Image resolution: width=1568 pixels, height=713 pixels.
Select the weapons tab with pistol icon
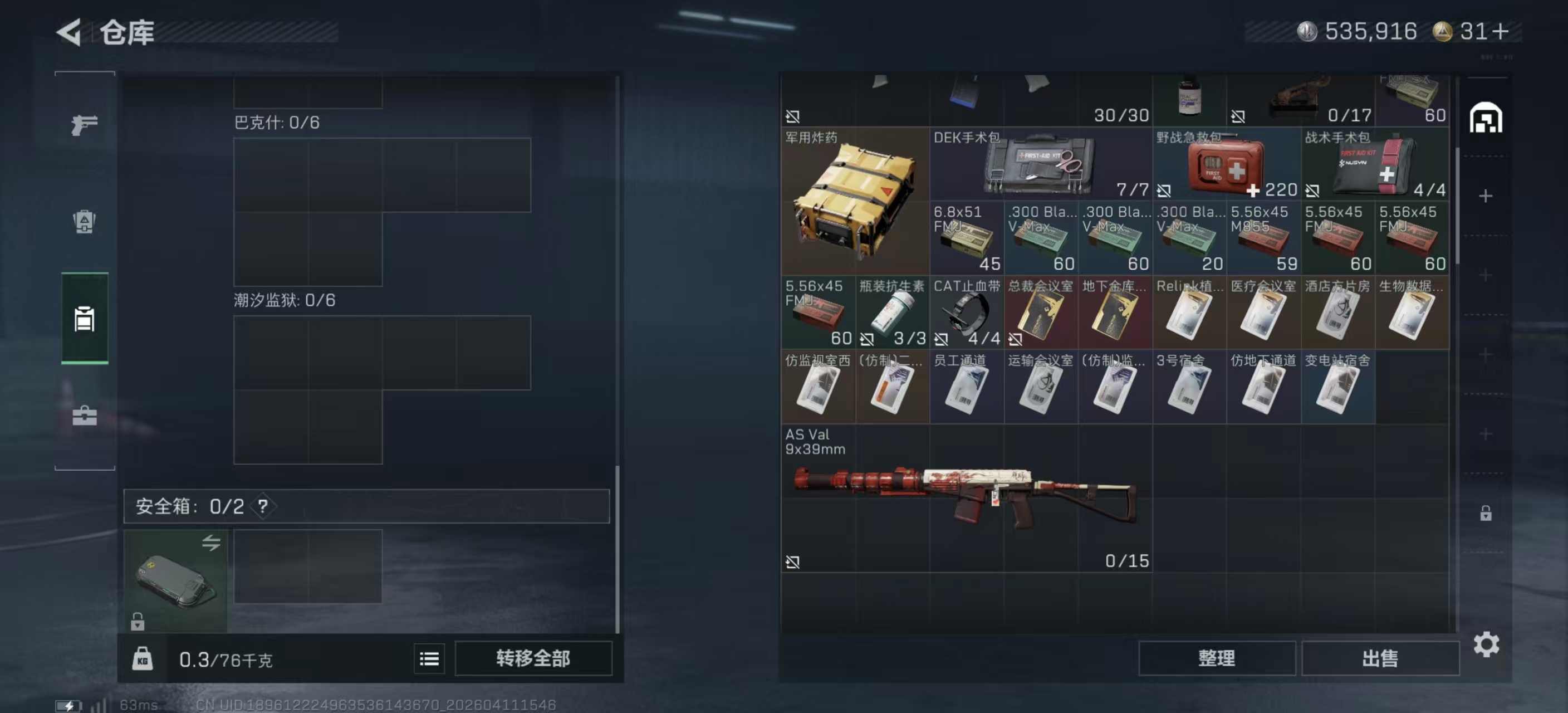84,125
